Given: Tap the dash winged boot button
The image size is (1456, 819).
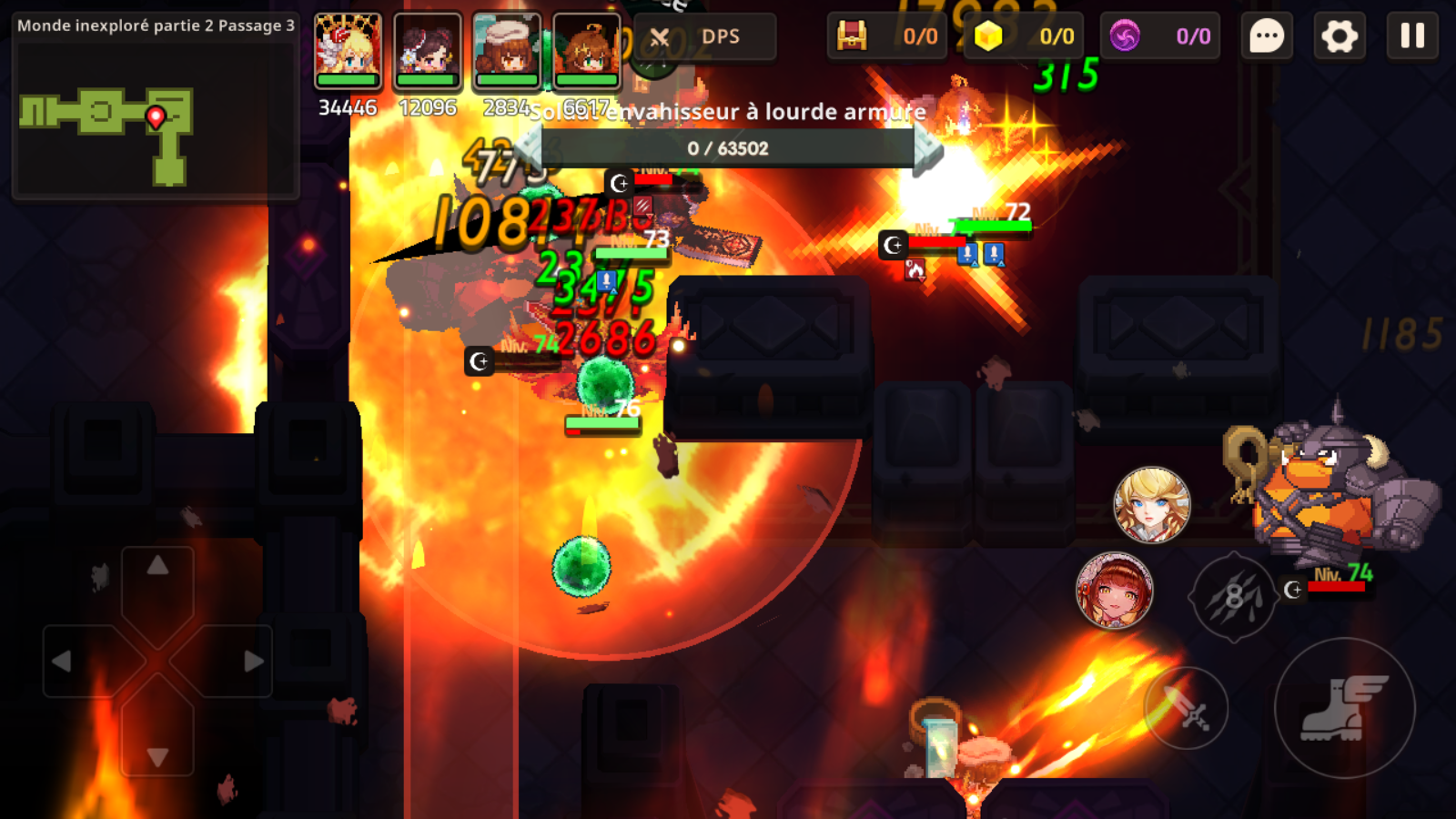Looking at the screenshot, I should click(1344, 708).
